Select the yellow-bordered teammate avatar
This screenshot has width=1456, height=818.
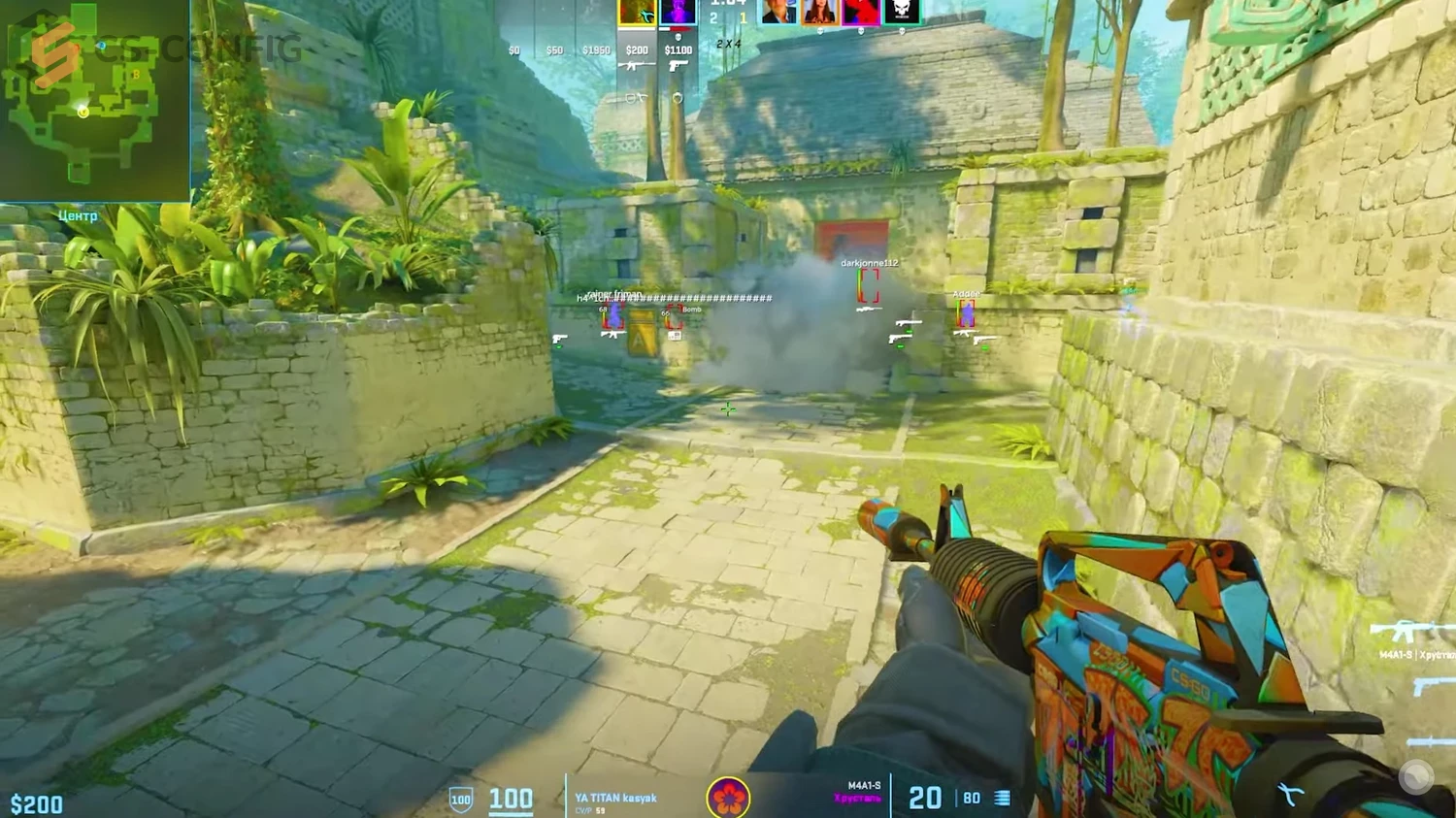[637, 12]
